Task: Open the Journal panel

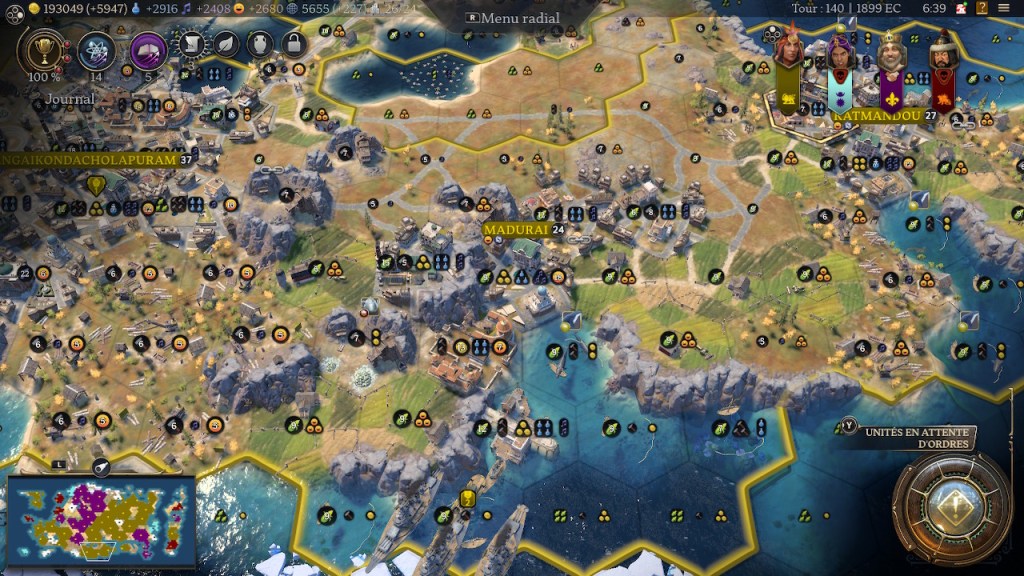Action: (70, 99)
